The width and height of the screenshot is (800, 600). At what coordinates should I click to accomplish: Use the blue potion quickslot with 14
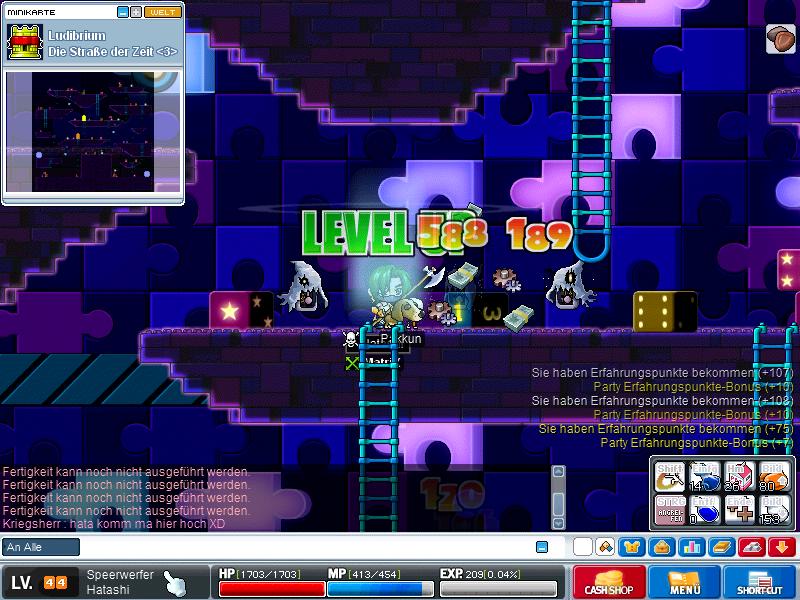point(705,478)
